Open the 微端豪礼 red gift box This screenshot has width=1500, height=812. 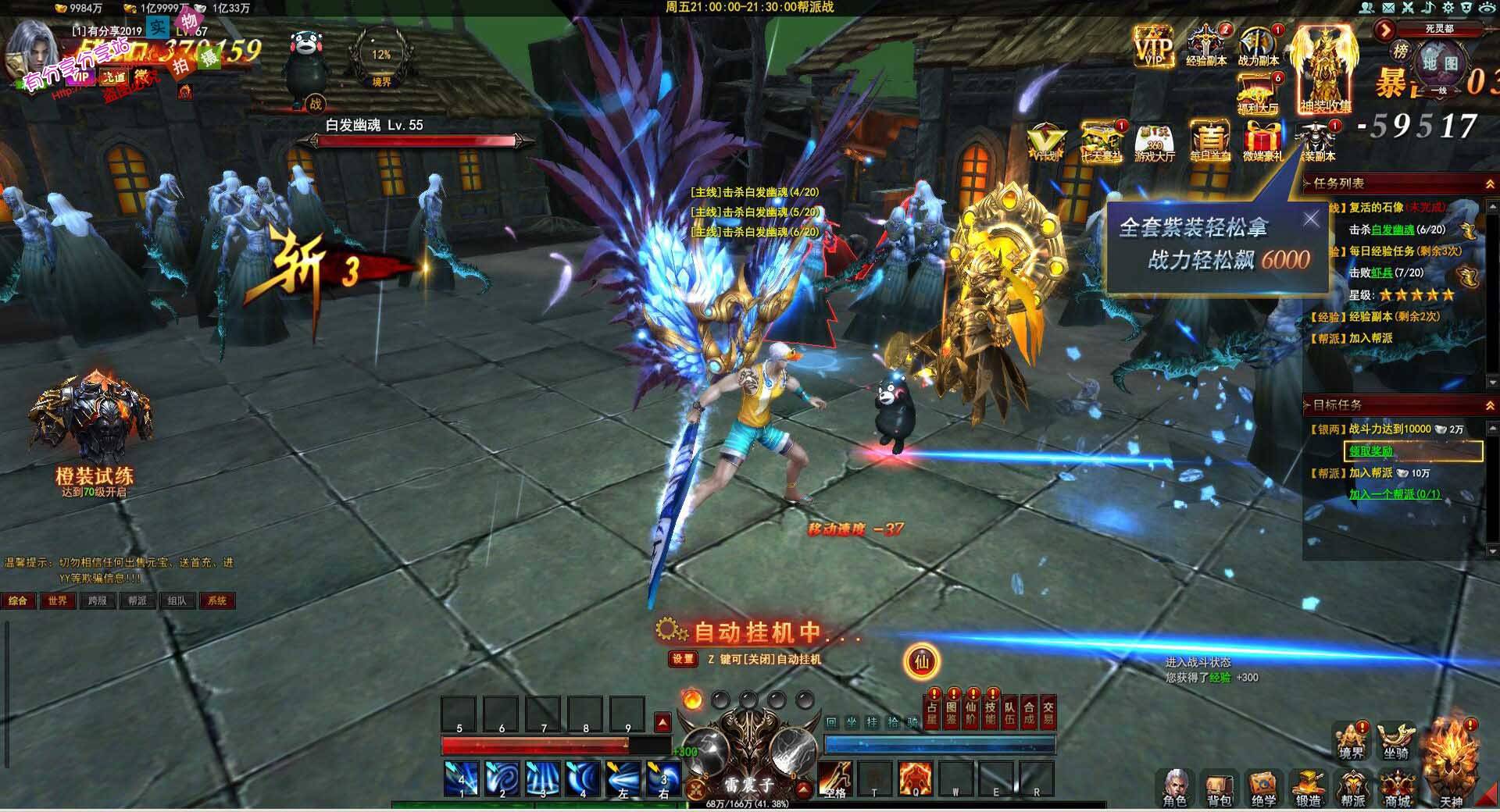[1262, 141]
